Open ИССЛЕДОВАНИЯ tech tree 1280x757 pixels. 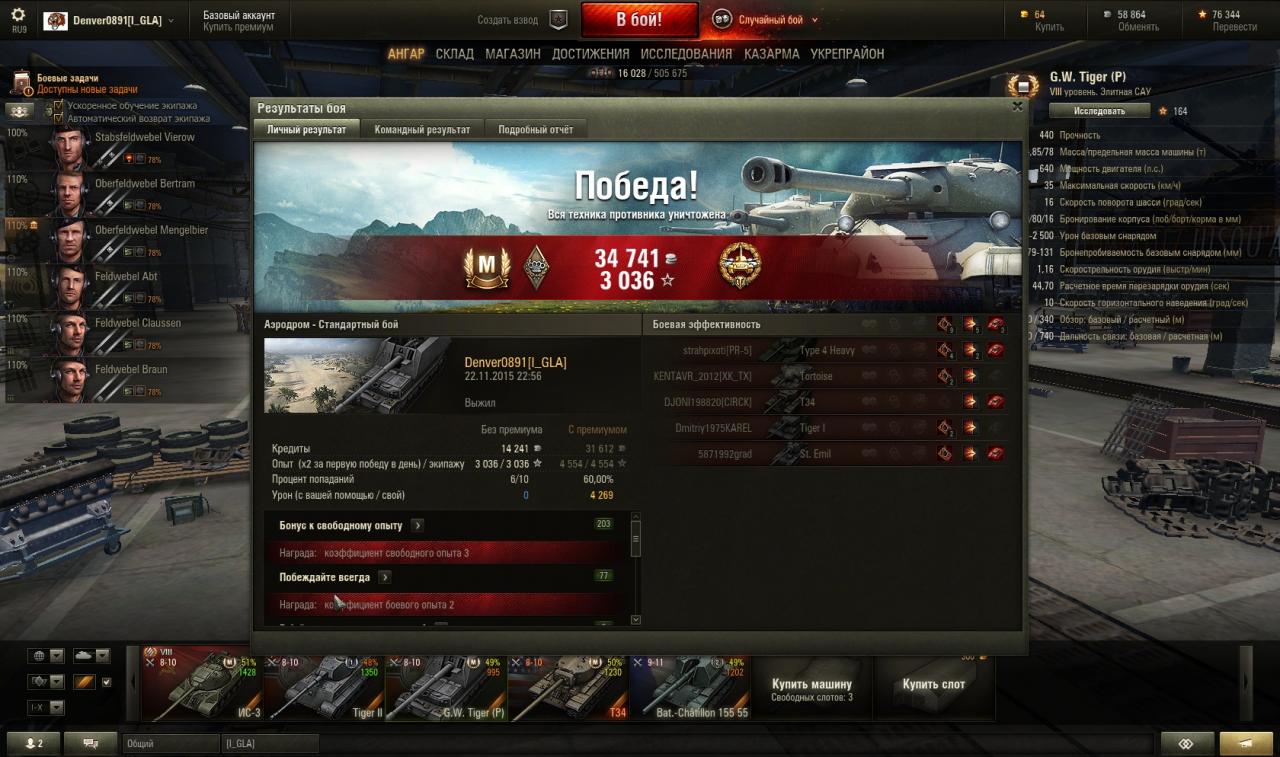point(686,54)
